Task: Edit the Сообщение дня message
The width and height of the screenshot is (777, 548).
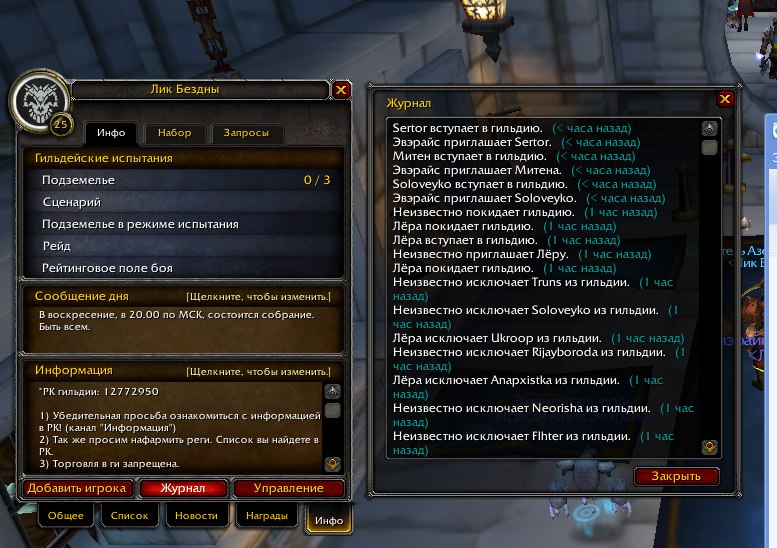Action: (x=258, y=297)
